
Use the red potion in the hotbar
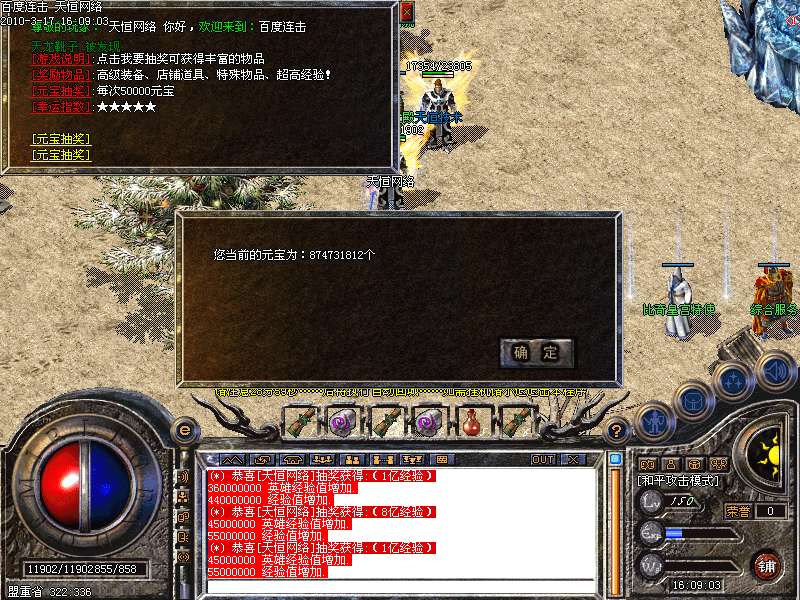tap(471, 422)
